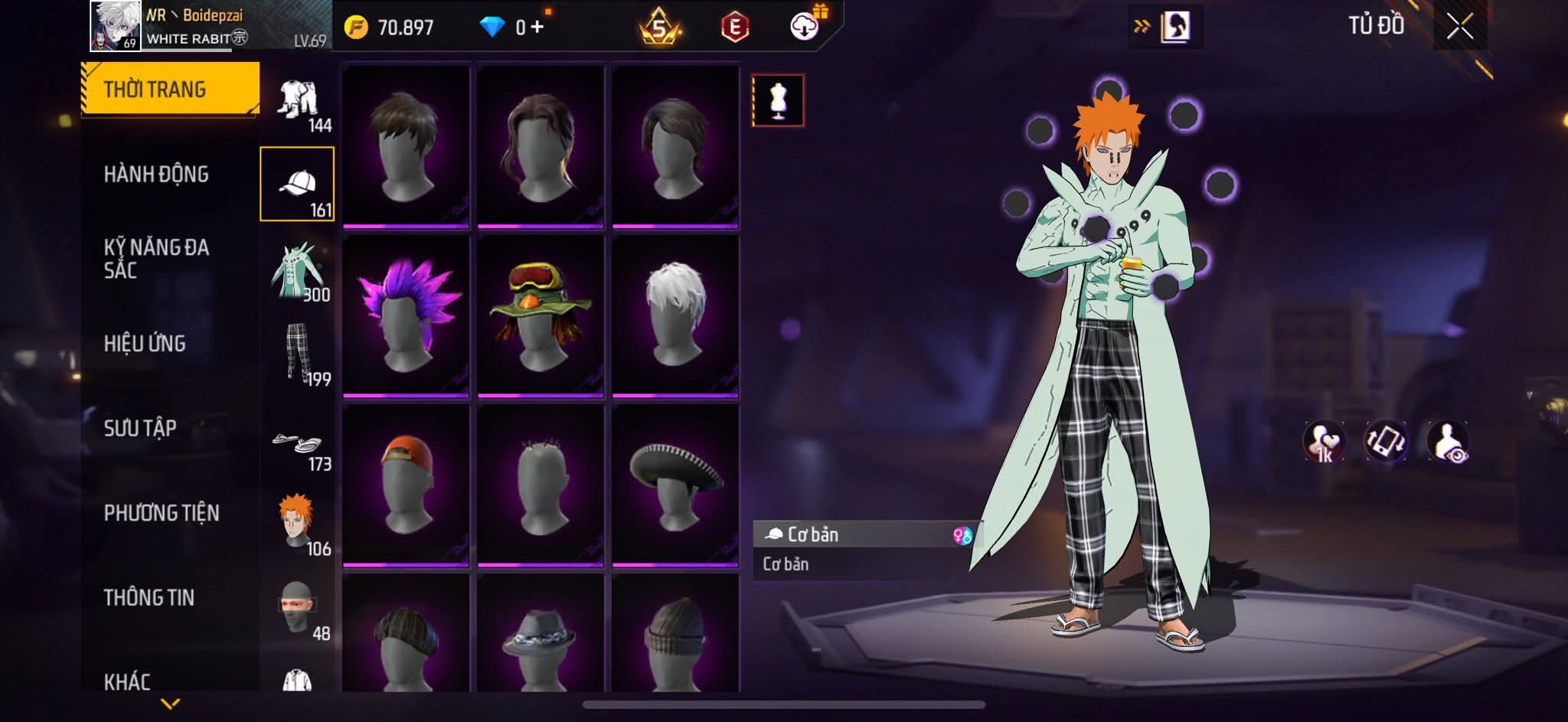Select the sandals footwear subcategory

click(x=298, y=446)
